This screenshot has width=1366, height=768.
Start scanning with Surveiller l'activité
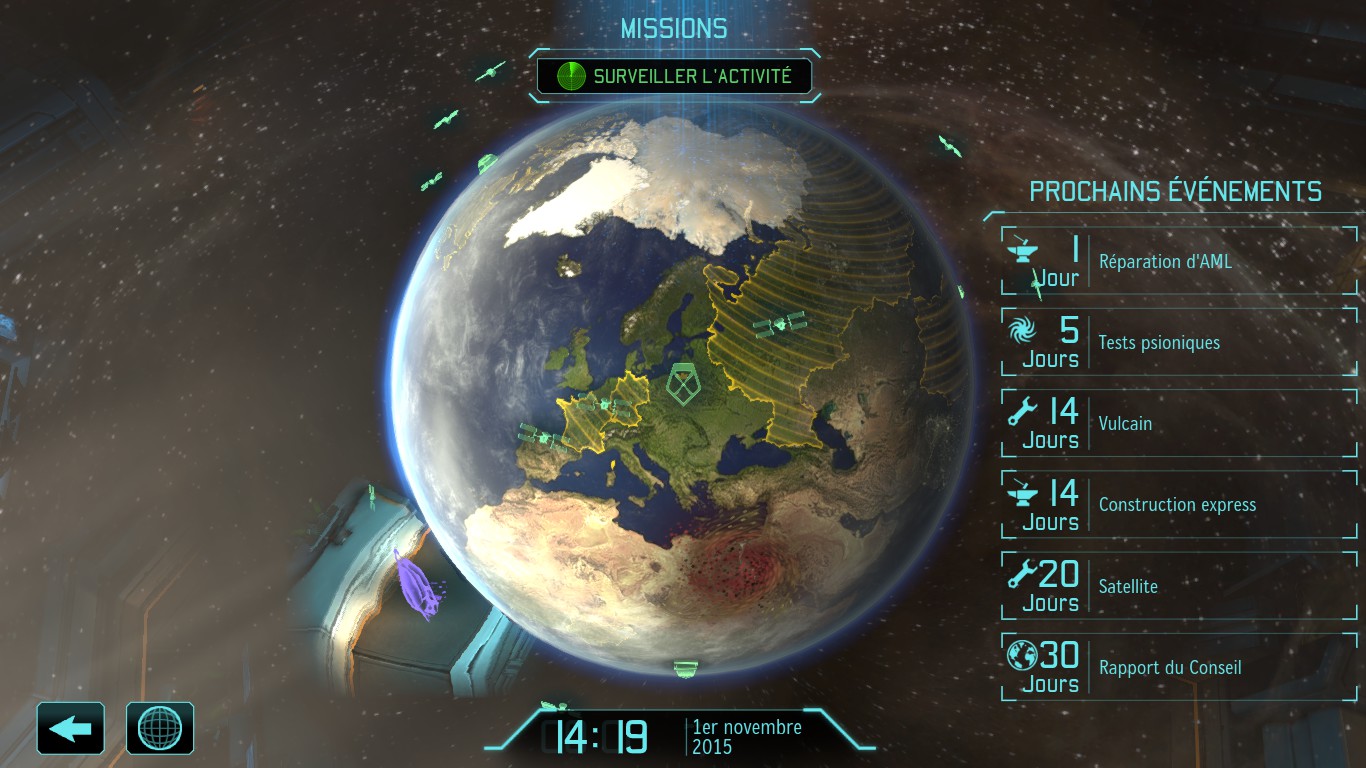pos(674,76)
